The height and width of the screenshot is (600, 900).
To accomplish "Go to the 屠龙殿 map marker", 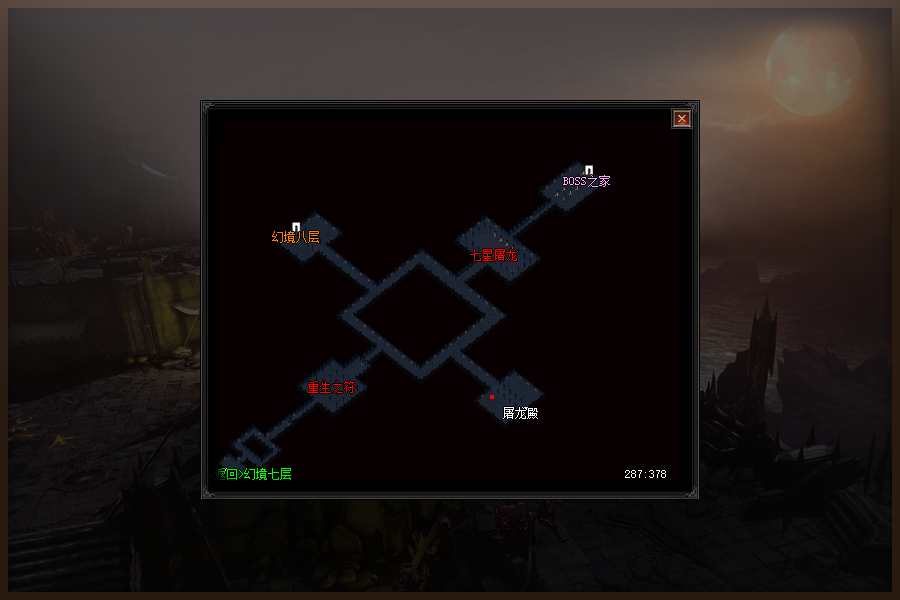I will (x=520, y=413).
